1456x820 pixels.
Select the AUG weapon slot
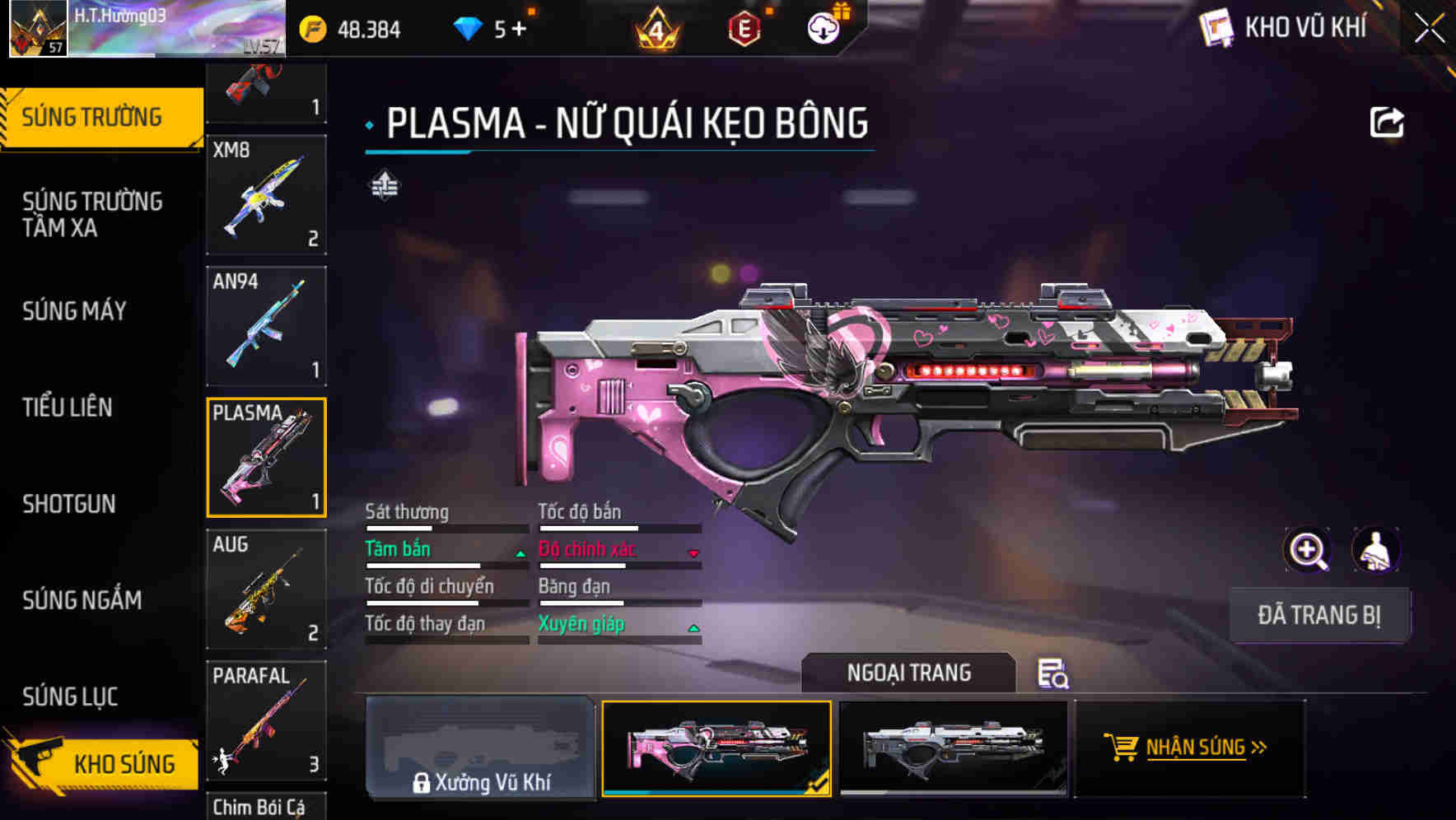(266, 589)
